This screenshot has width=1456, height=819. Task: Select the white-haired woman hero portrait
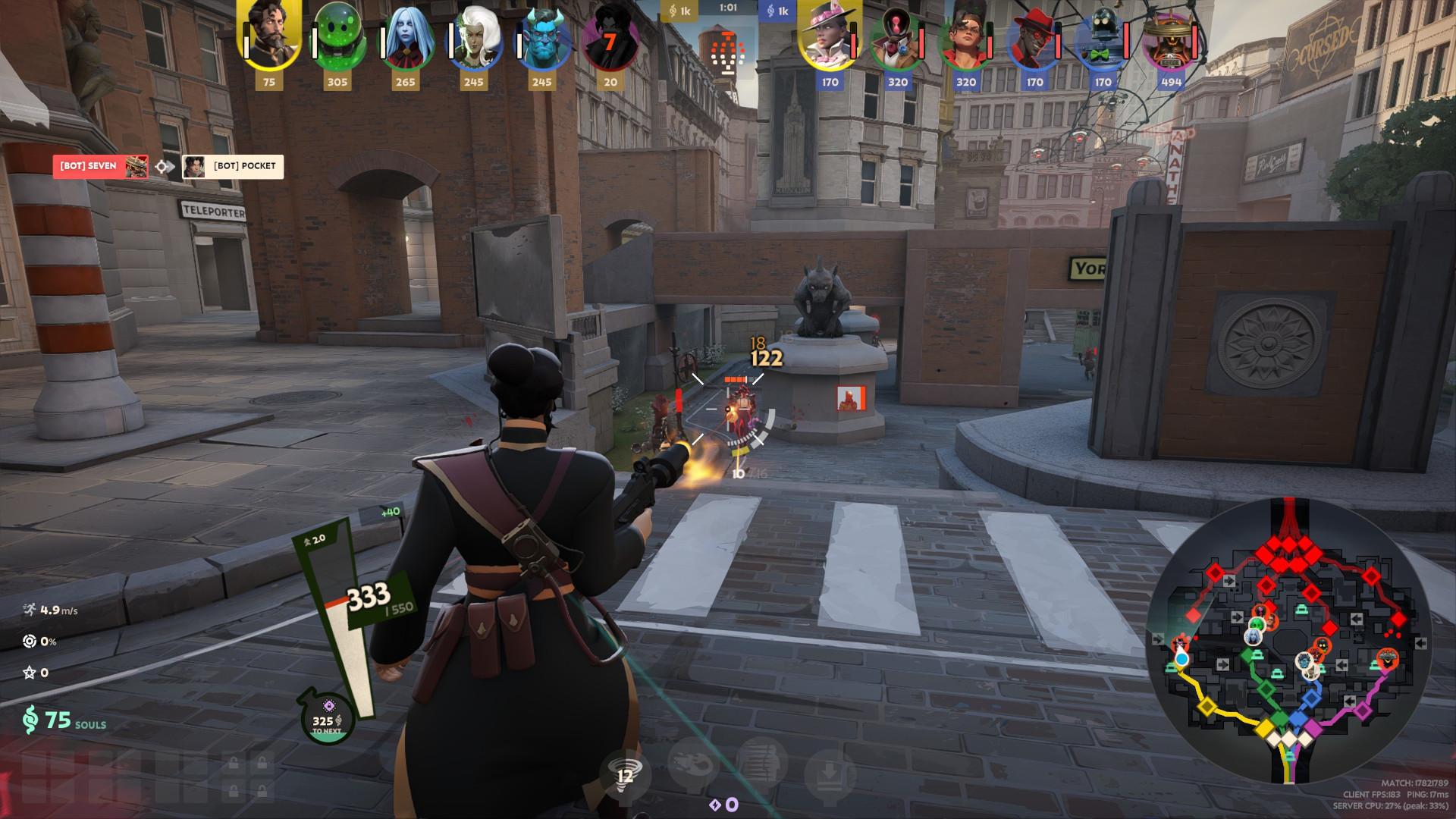point(473,39)
